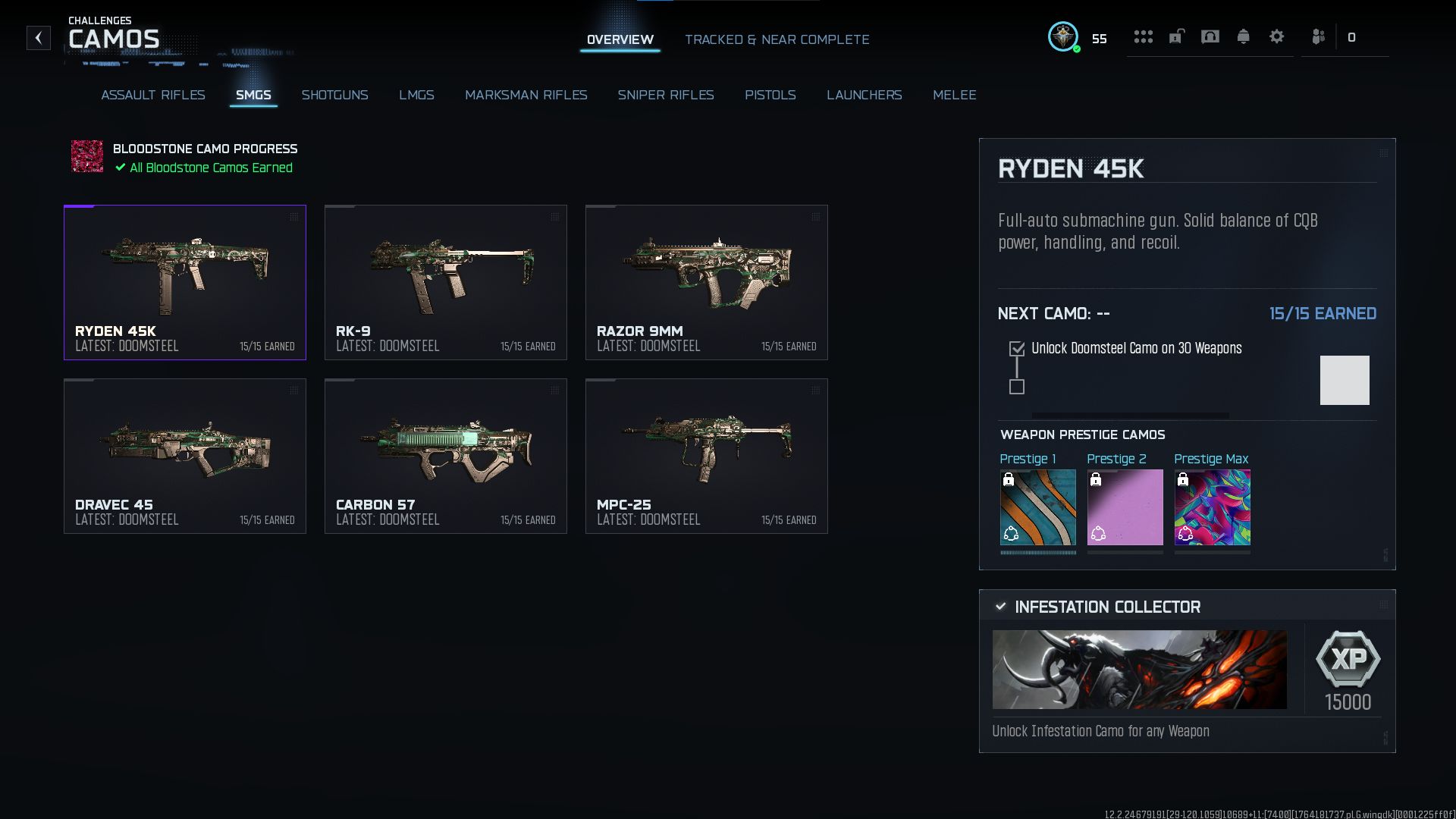1456x819 pixels.
Task: Pick the Carbon 57 weapon card
Action: click(x=445, y=456)
